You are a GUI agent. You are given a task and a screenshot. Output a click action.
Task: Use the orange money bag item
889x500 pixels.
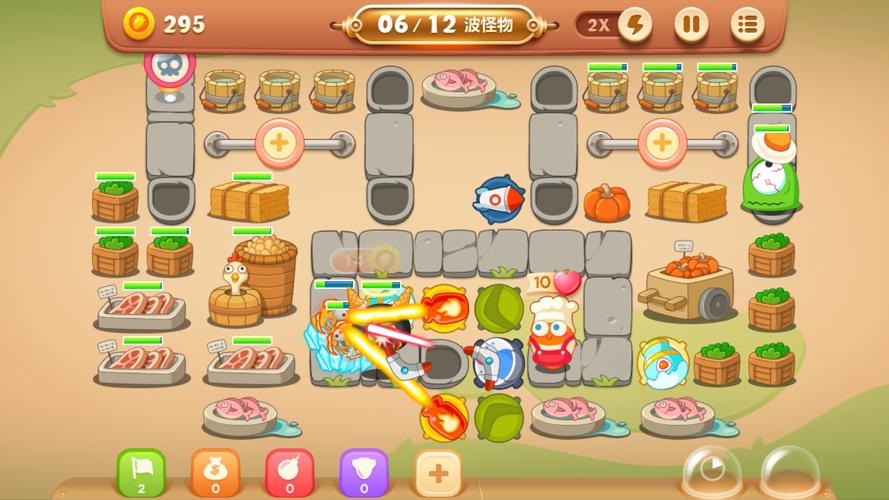(216, 472)
